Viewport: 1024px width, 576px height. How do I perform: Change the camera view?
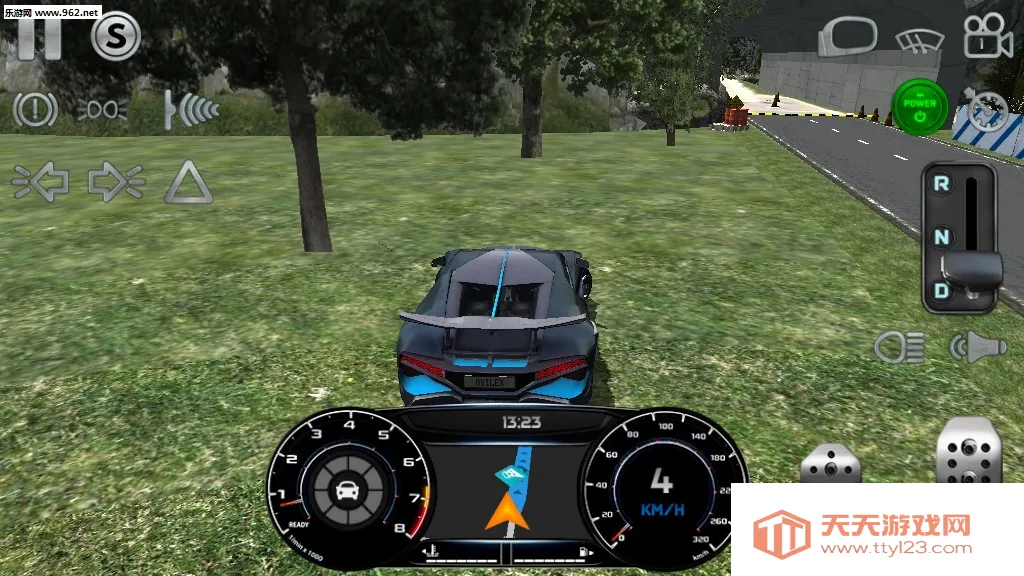click(x=987, y=38)
